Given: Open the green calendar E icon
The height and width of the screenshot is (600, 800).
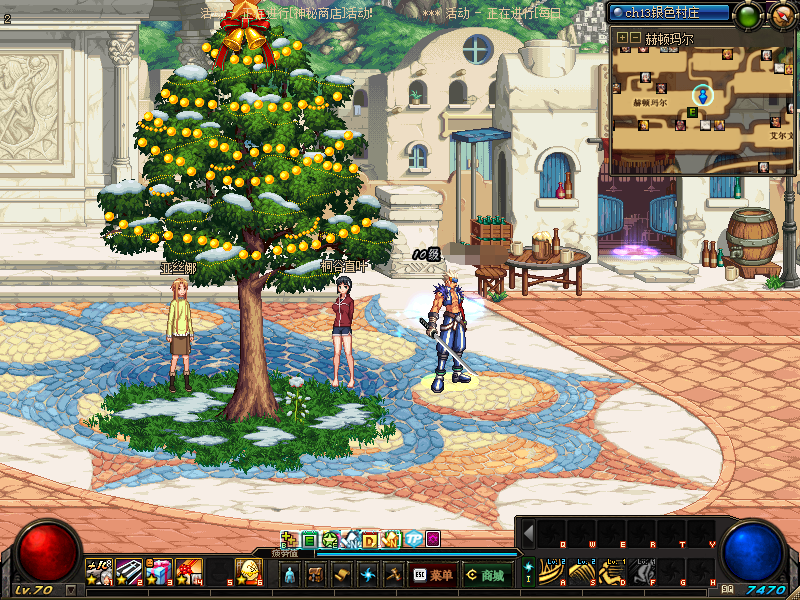Looking at the screenshot, I should (310, 540).
